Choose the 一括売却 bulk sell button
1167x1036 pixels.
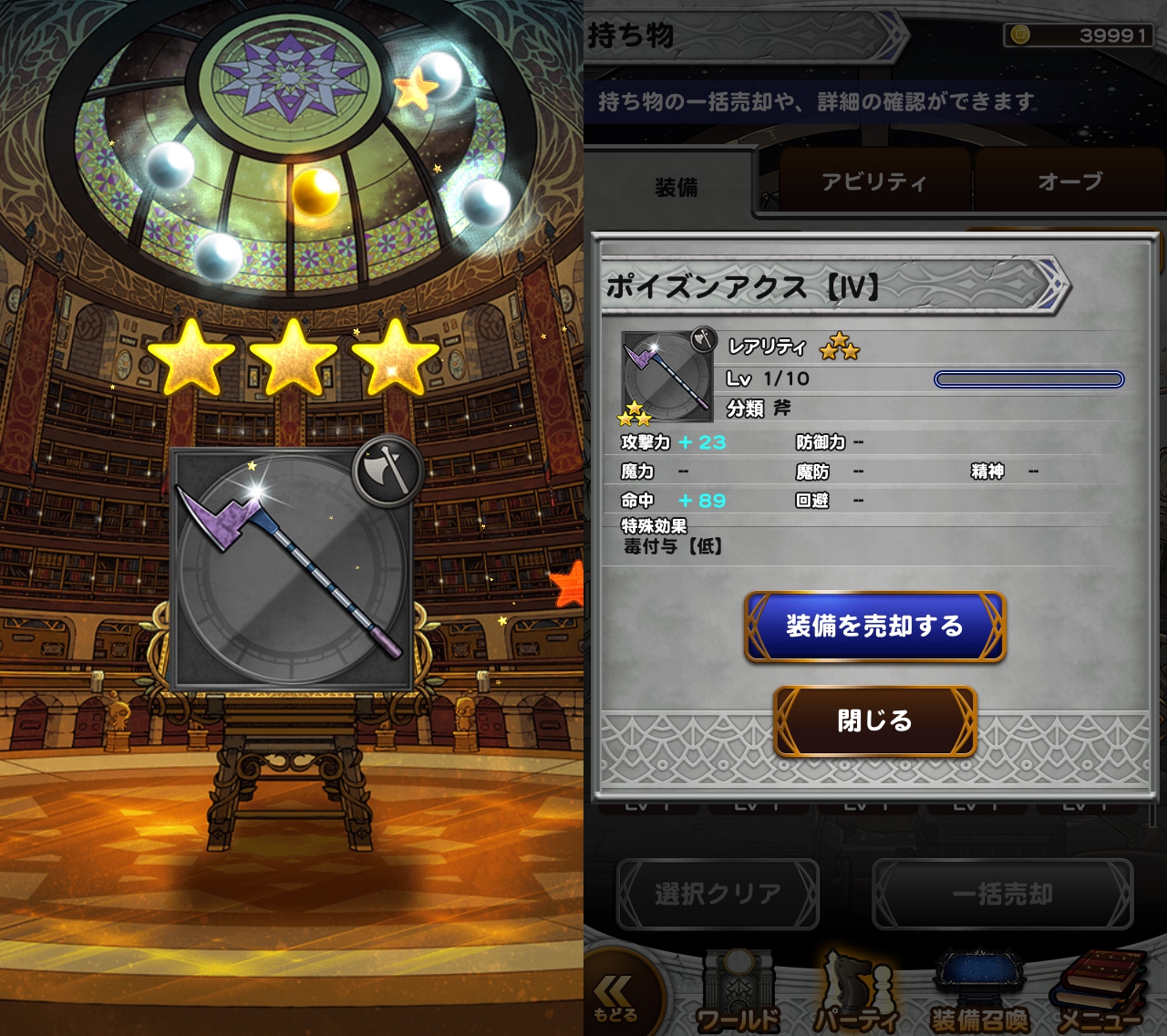pos(1002,895)
